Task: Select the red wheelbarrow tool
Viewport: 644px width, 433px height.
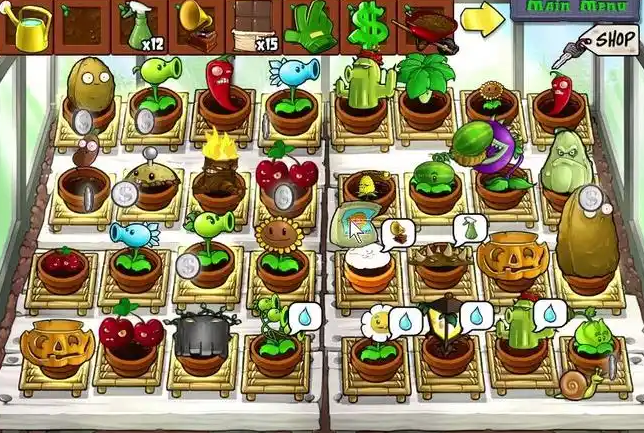Action: [424, 24]
